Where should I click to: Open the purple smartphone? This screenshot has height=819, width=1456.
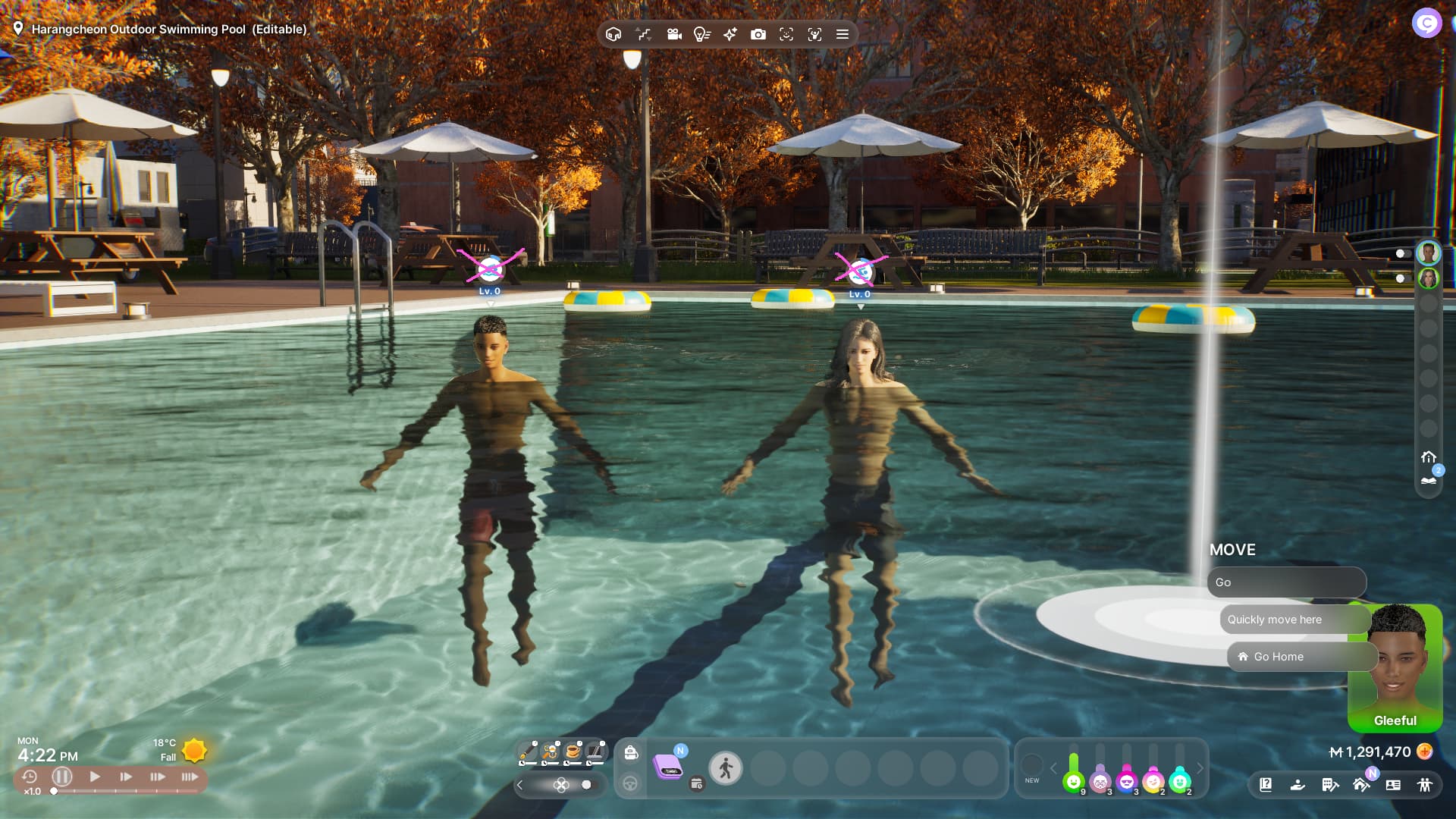point(667,766)
